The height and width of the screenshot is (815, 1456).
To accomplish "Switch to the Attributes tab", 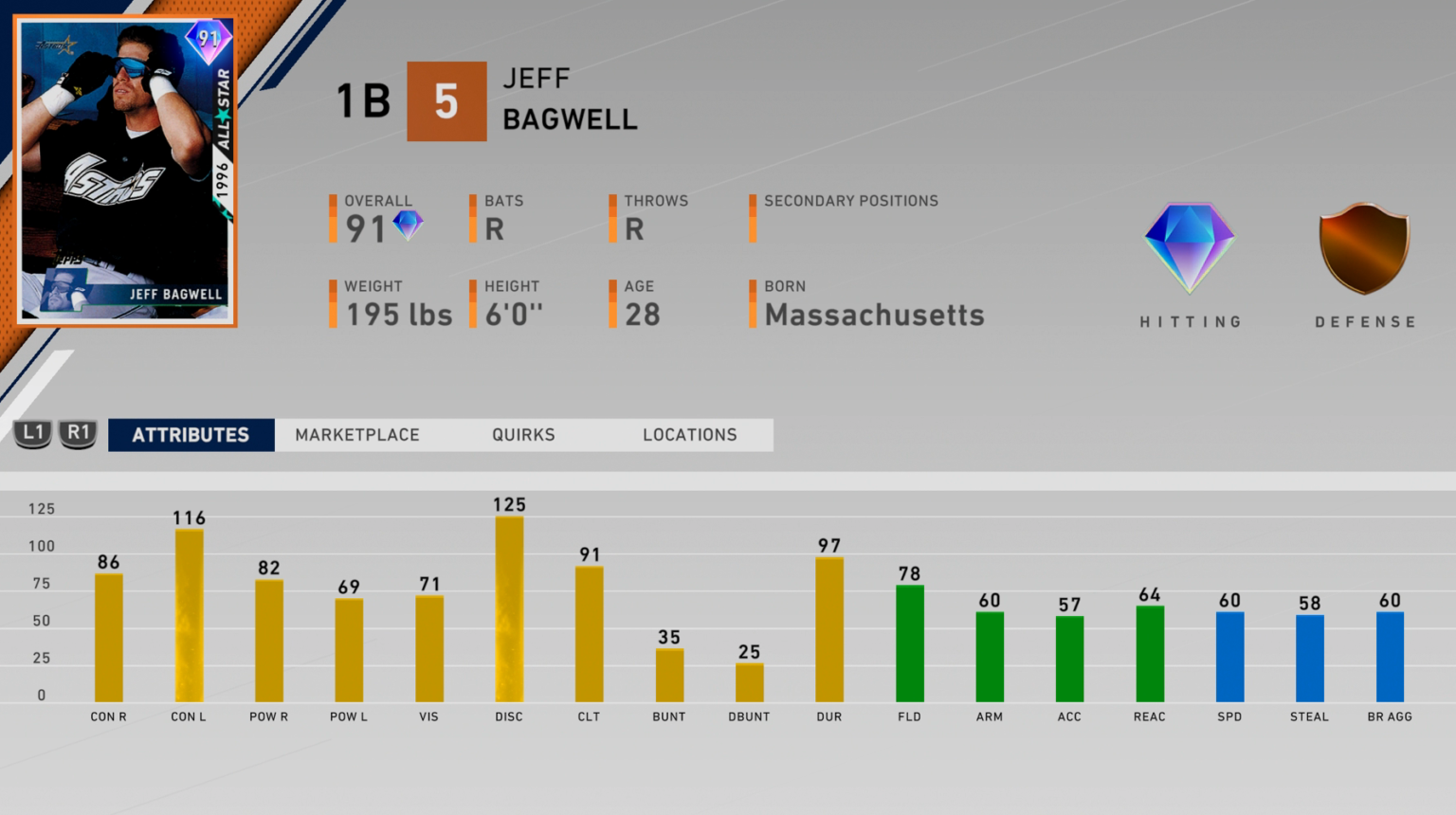I will 191,435.
